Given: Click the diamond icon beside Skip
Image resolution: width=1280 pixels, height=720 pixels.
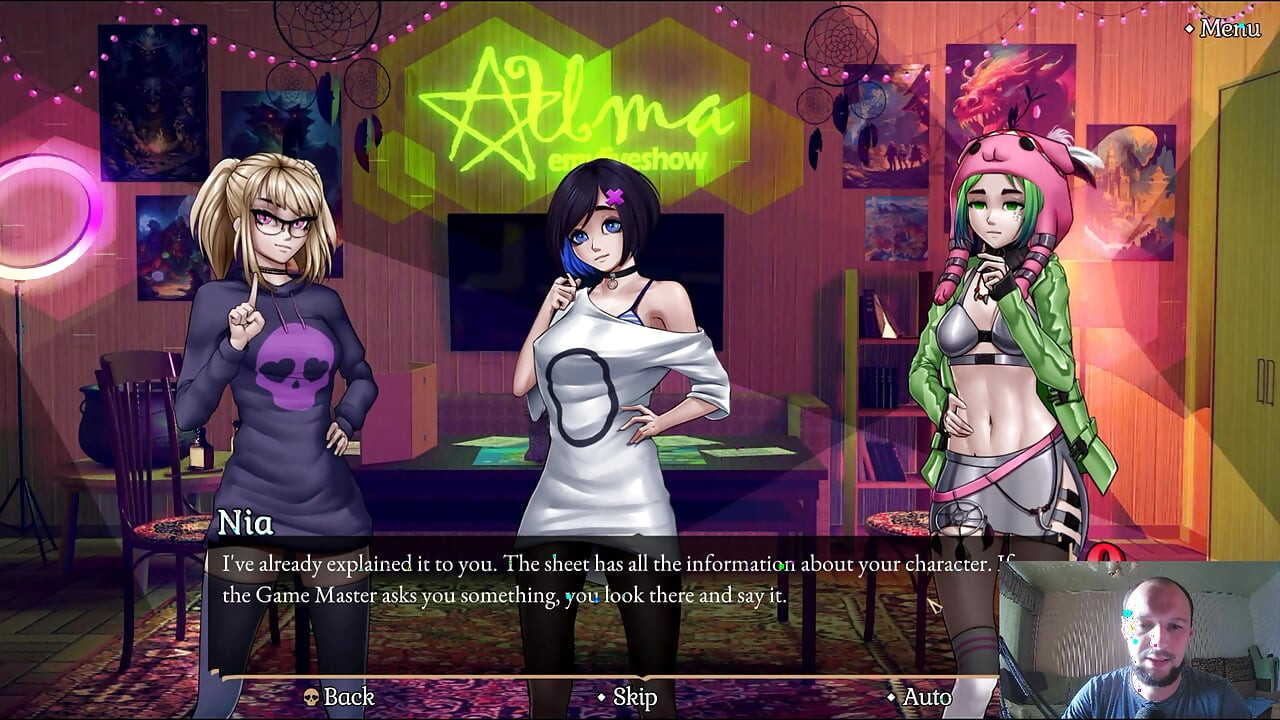Looking at the screenshot, I should pyautogui.click(x=600, y=699).
